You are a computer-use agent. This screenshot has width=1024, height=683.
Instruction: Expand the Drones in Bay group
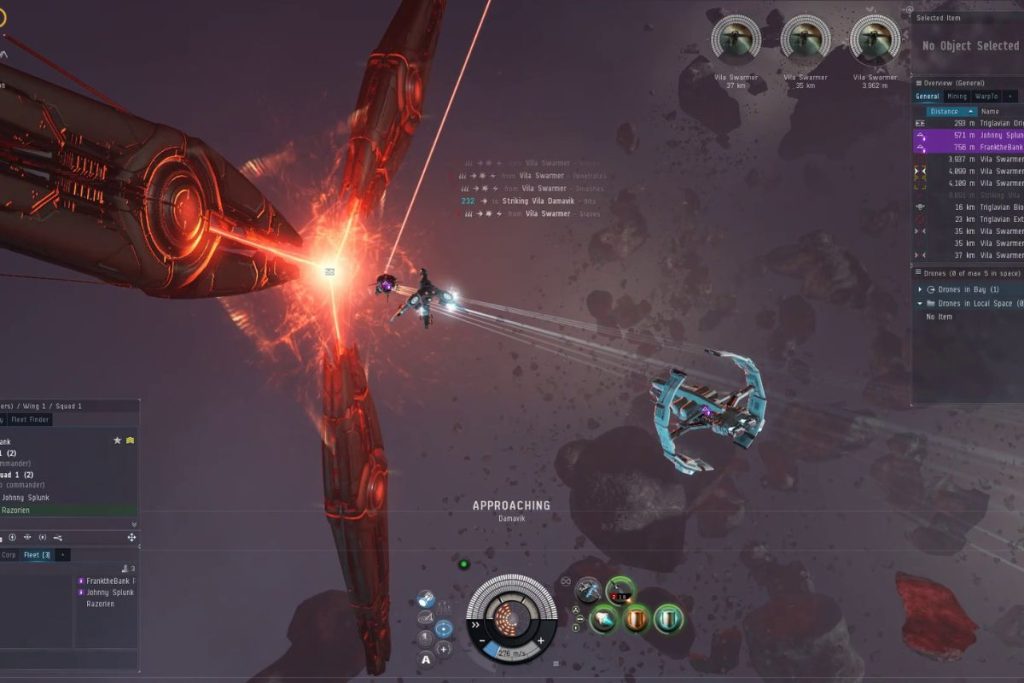click(x=921, y=289)
